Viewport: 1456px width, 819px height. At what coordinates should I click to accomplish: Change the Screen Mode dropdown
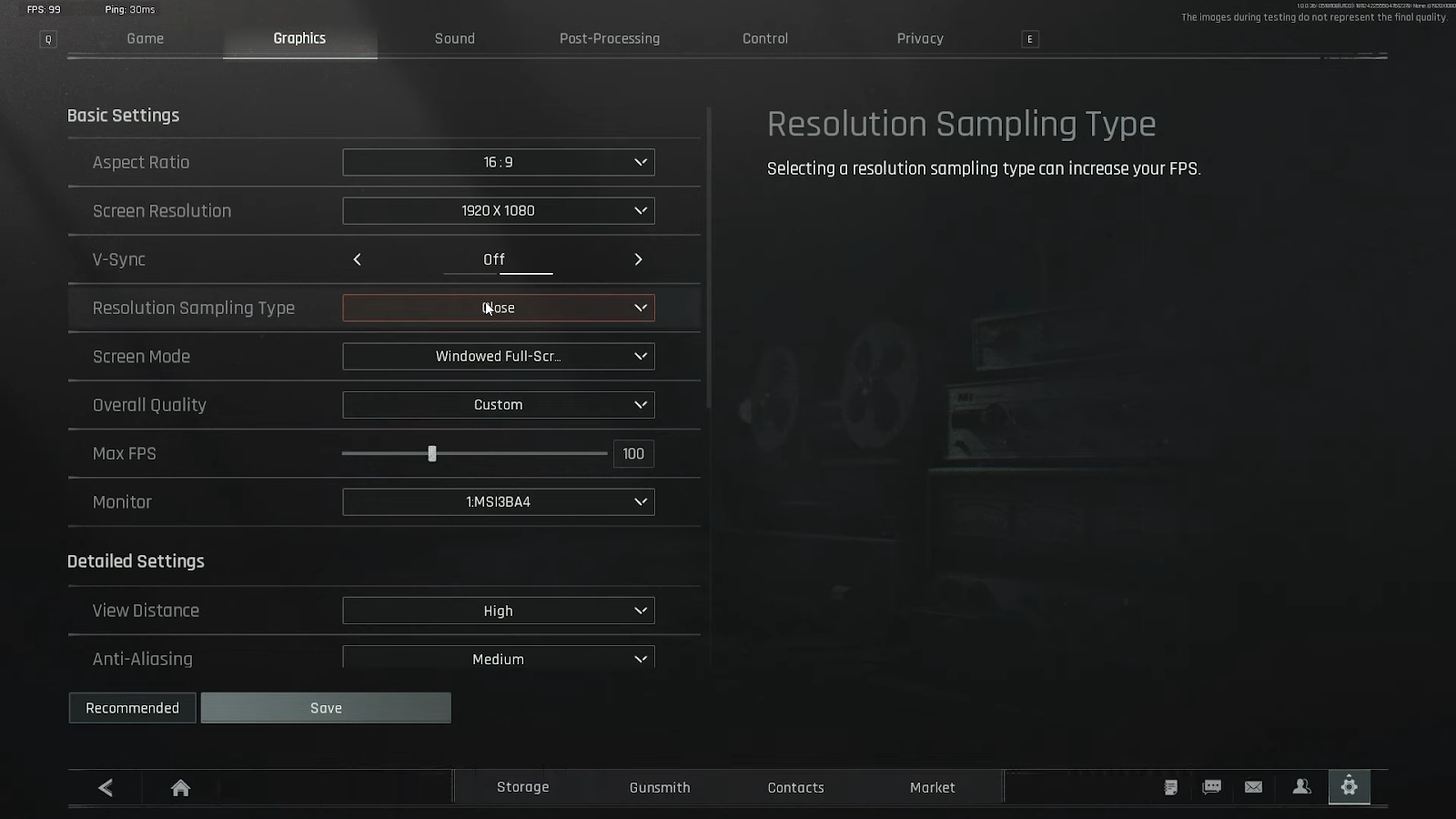click(x=498, y=357)
